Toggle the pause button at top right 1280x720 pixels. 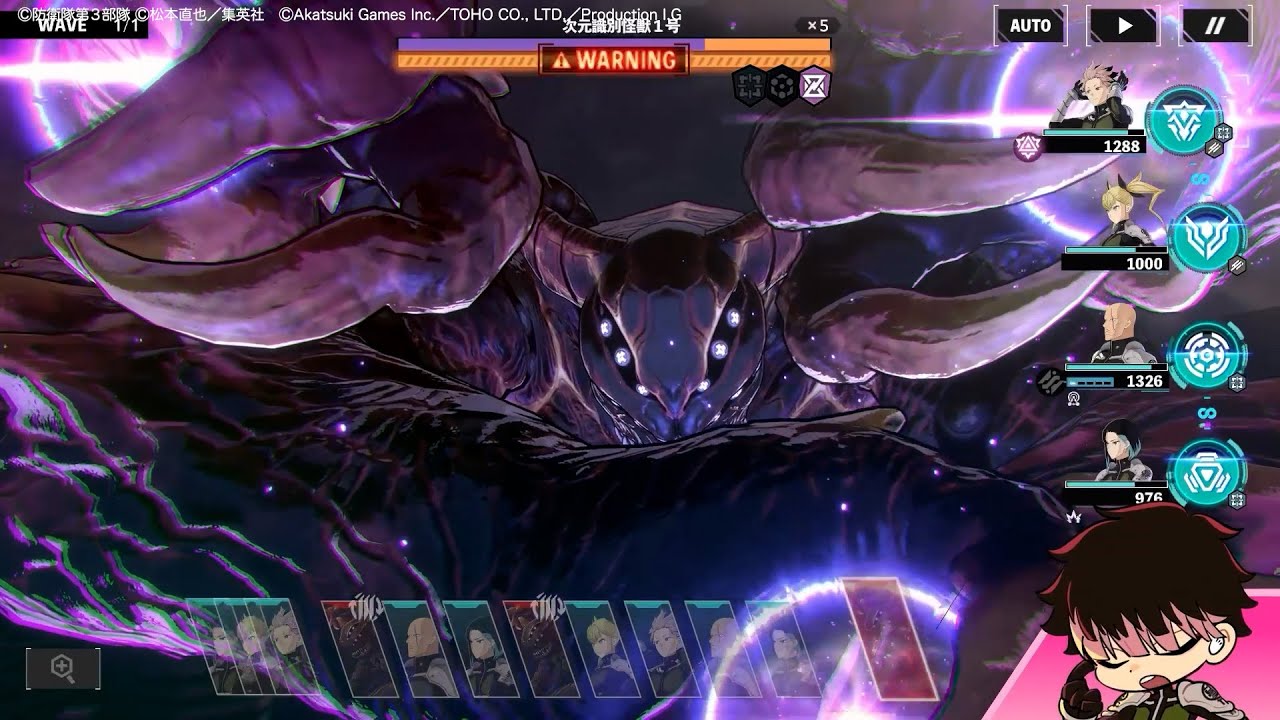pos(1213,27)
